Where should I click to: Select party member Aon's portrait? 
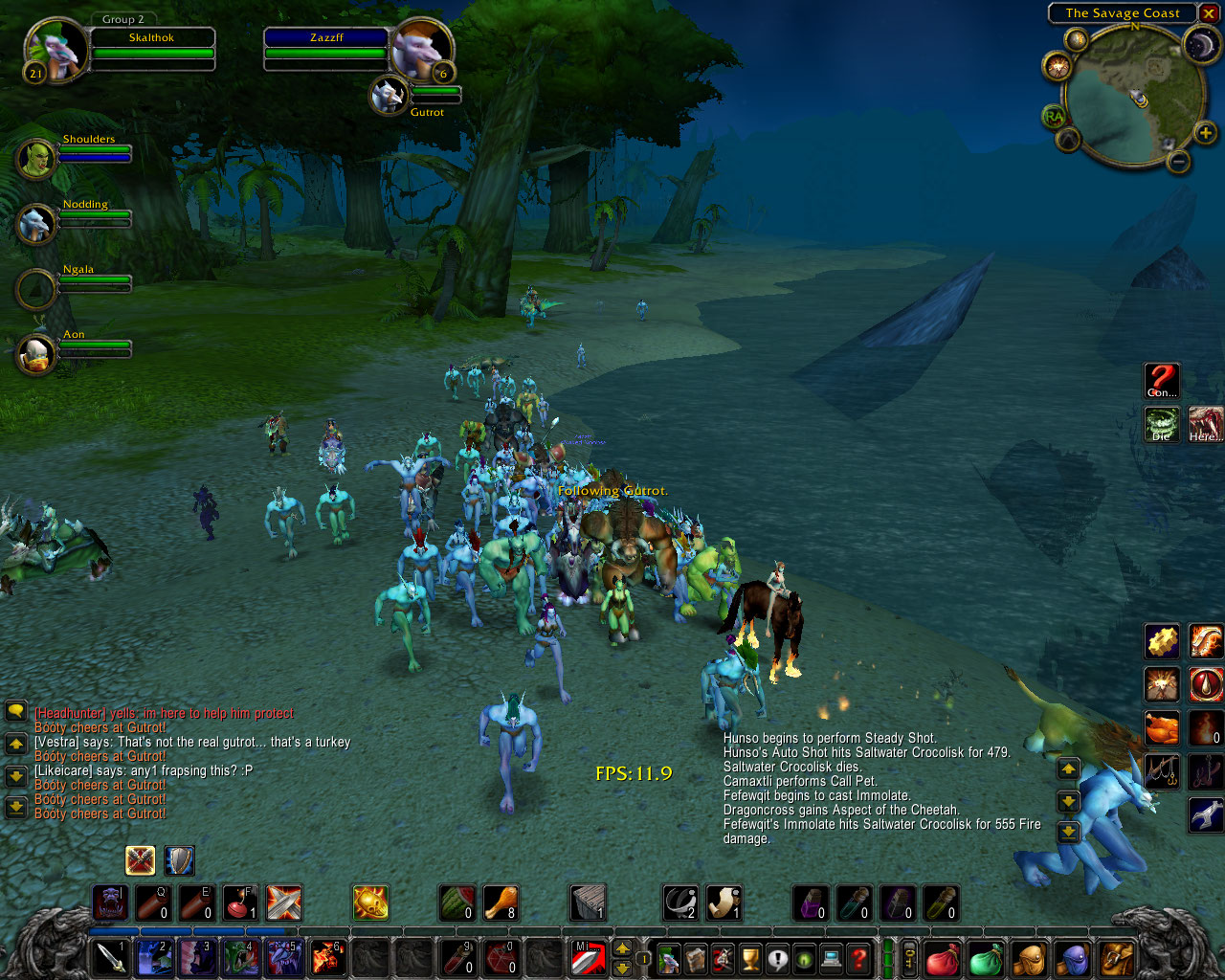click(35, 354)
